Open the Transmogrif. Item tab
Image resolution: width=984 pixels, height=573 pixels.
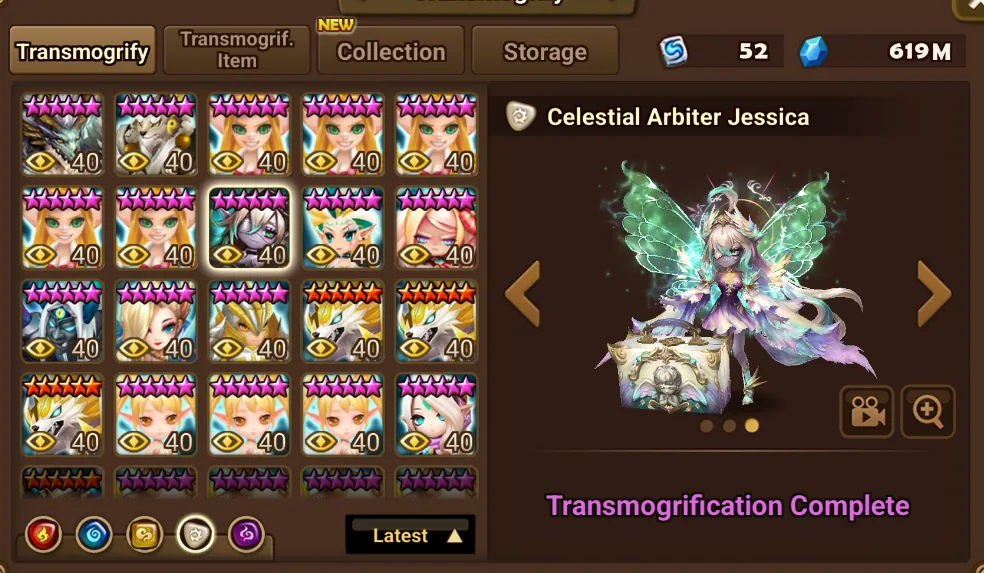(236, 51)
